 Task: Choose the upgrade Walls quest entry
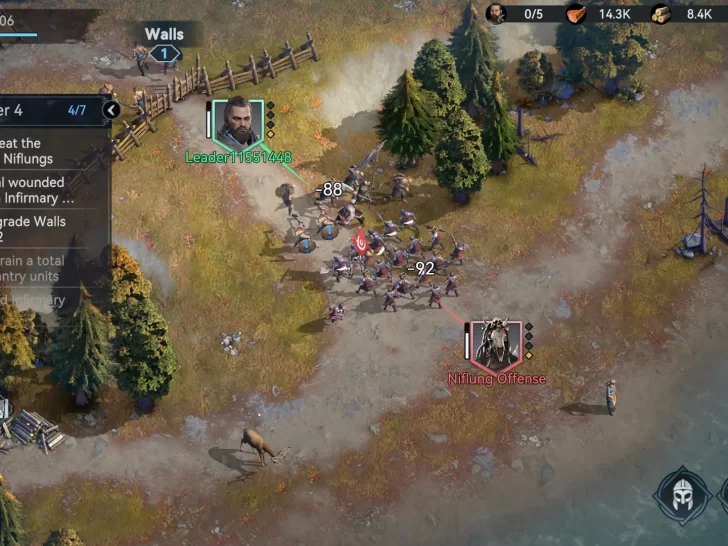tap(45, 228)
